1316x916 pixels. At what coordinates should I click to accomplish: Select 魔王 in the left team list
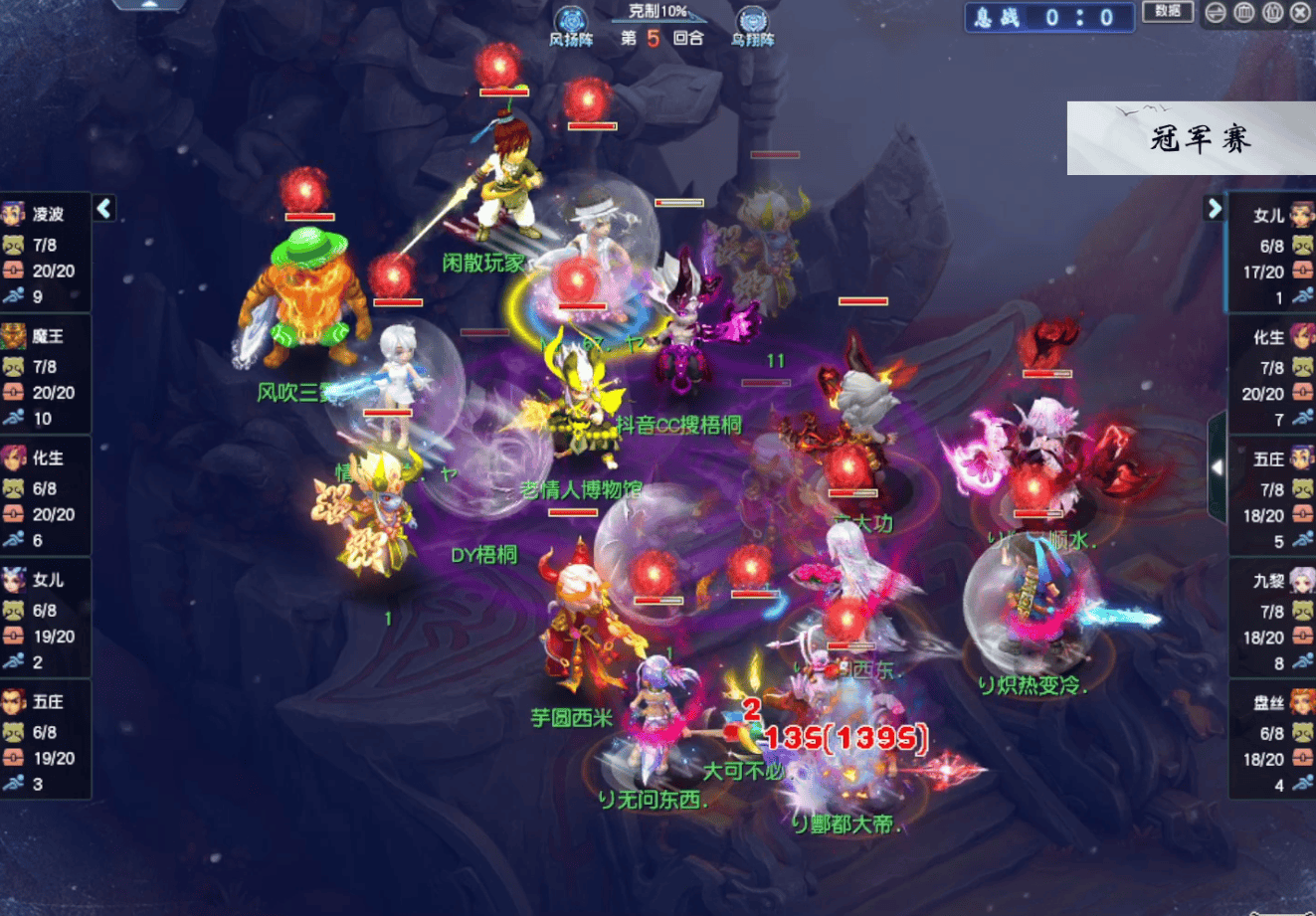pyautogui.click(x=46, y=336)
